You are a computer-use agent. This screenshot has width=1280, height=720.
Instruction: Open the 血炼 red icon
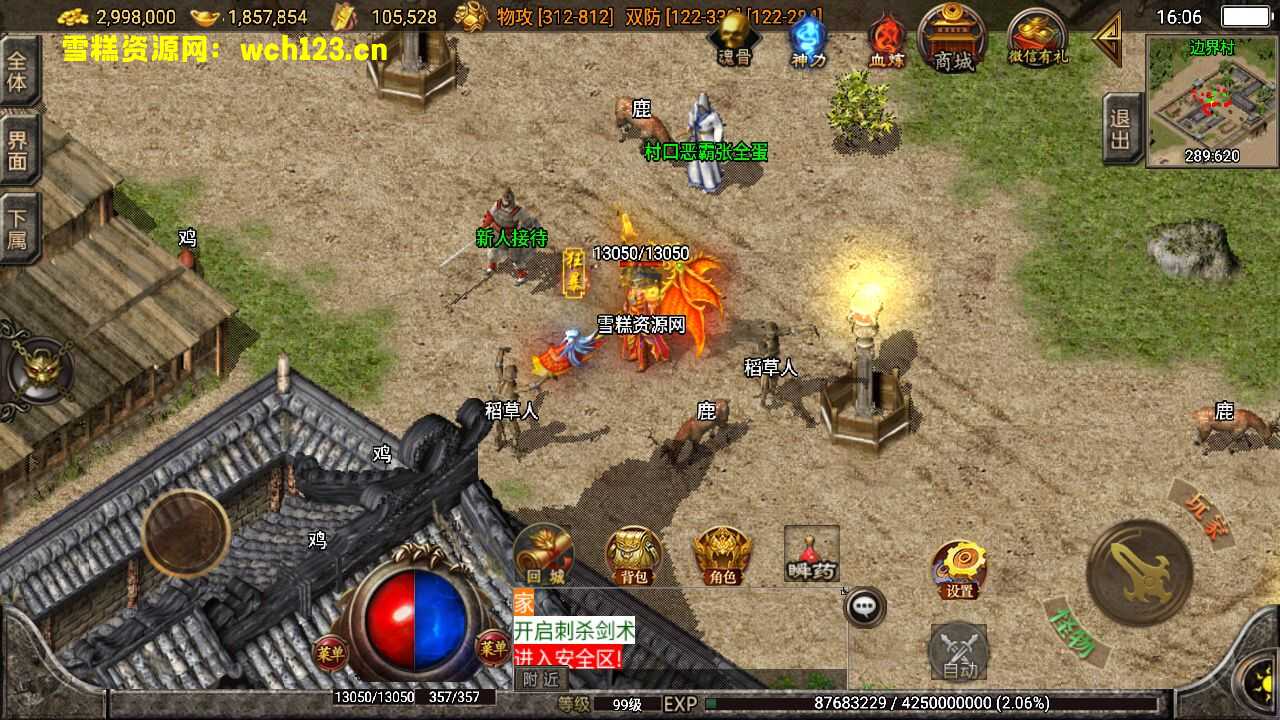point(885,42)
